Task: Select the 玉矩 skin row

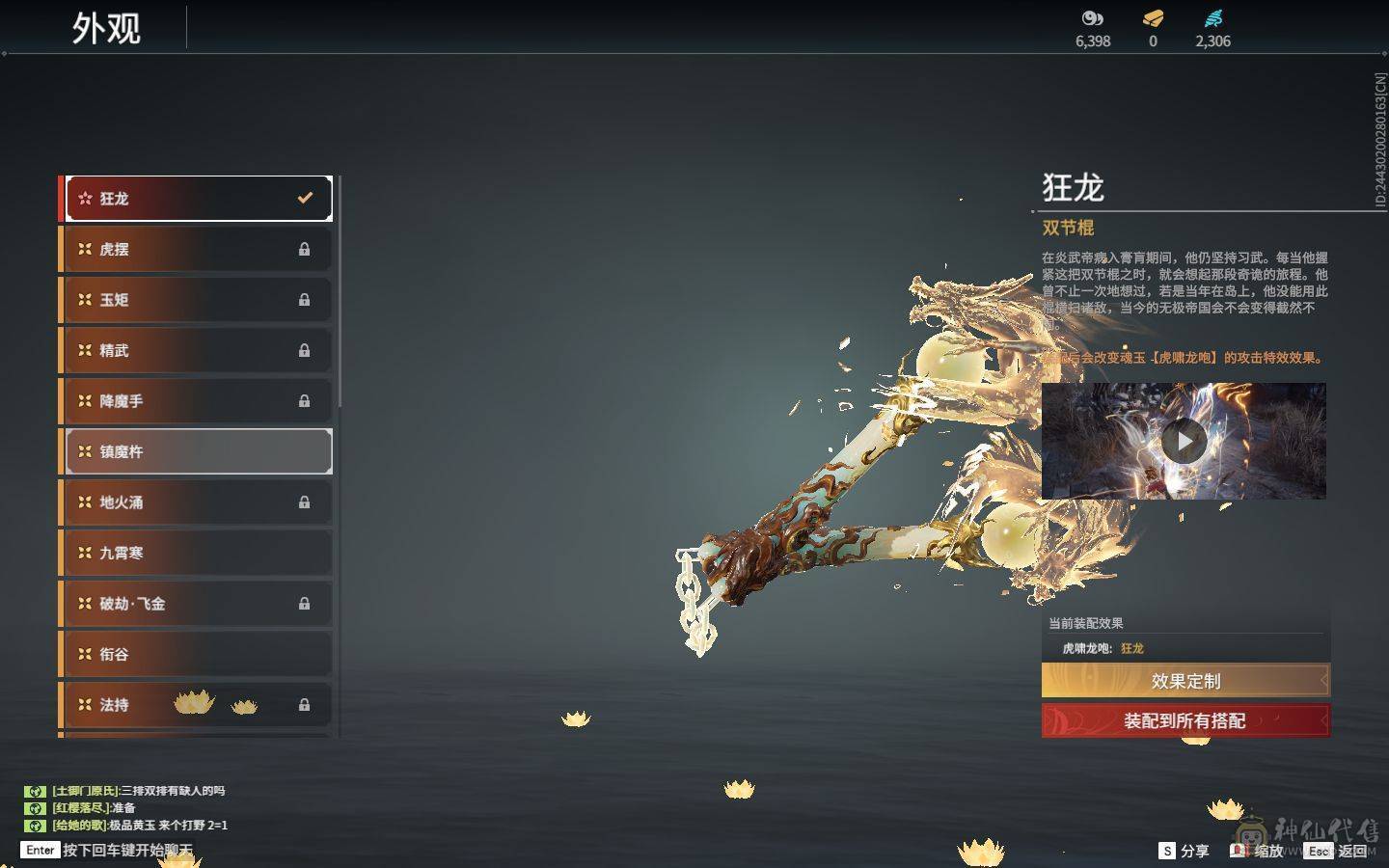Action: tap(197, 300)
